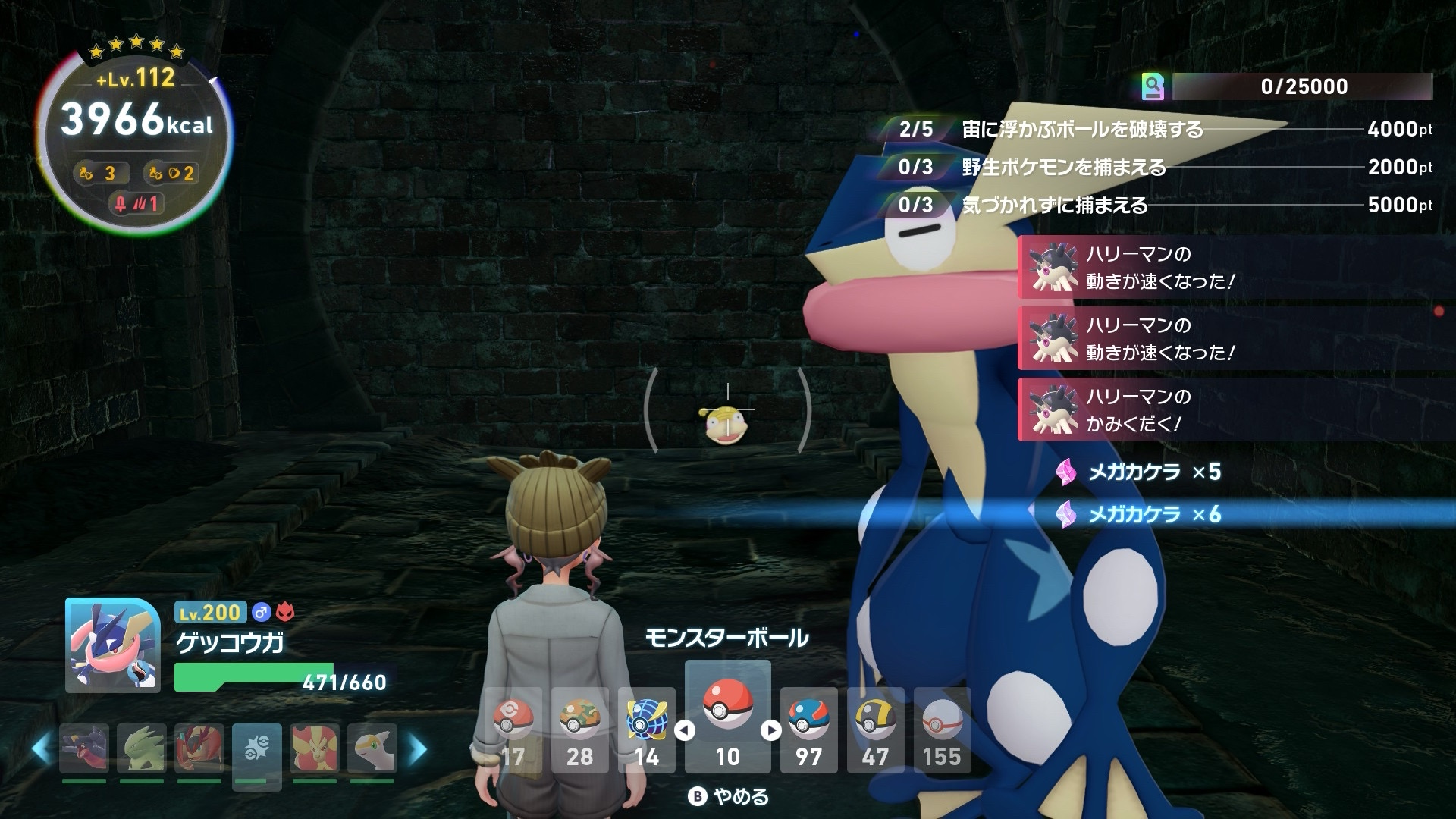Image resolution: width=1456 pixels, height=819 pixels.
Task: Cycle party left with the blue chevron
Action: tap(42, 748)
